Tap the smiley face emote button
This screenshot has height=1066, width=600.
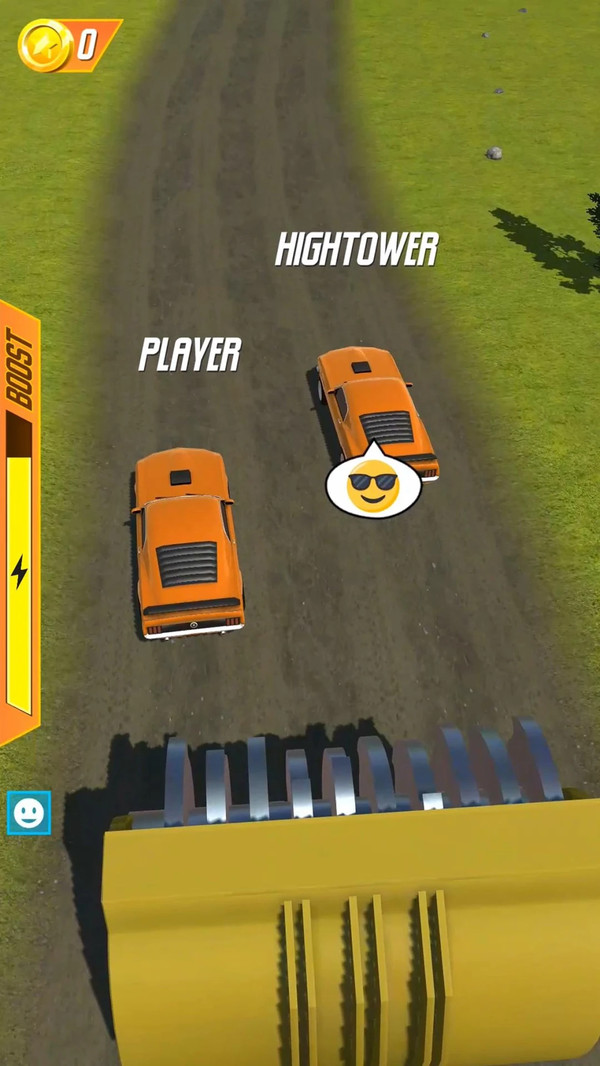click(28, 812)
